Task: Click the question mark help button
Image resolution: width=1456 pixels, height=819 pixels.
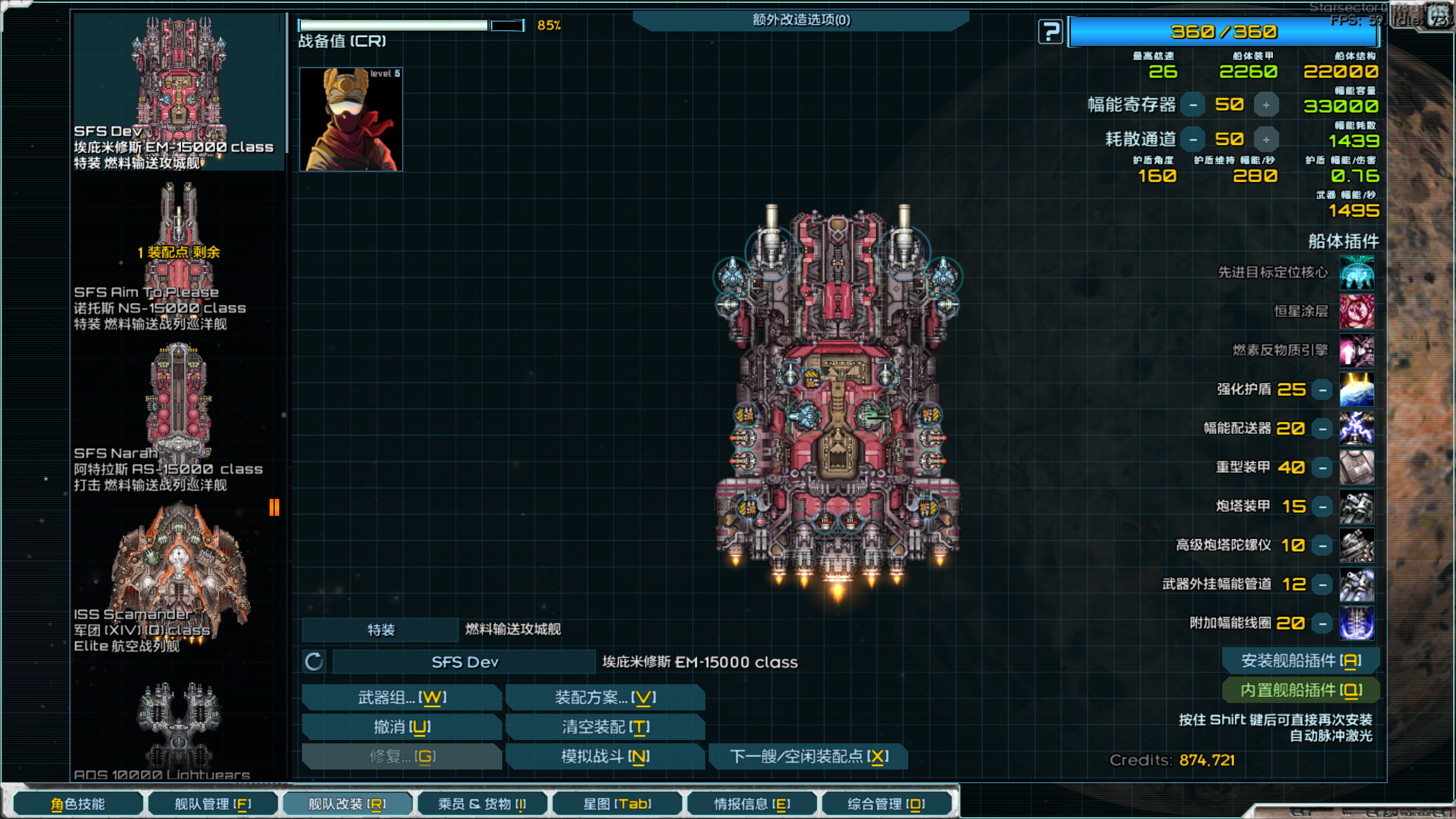Action: point(1050,31)
